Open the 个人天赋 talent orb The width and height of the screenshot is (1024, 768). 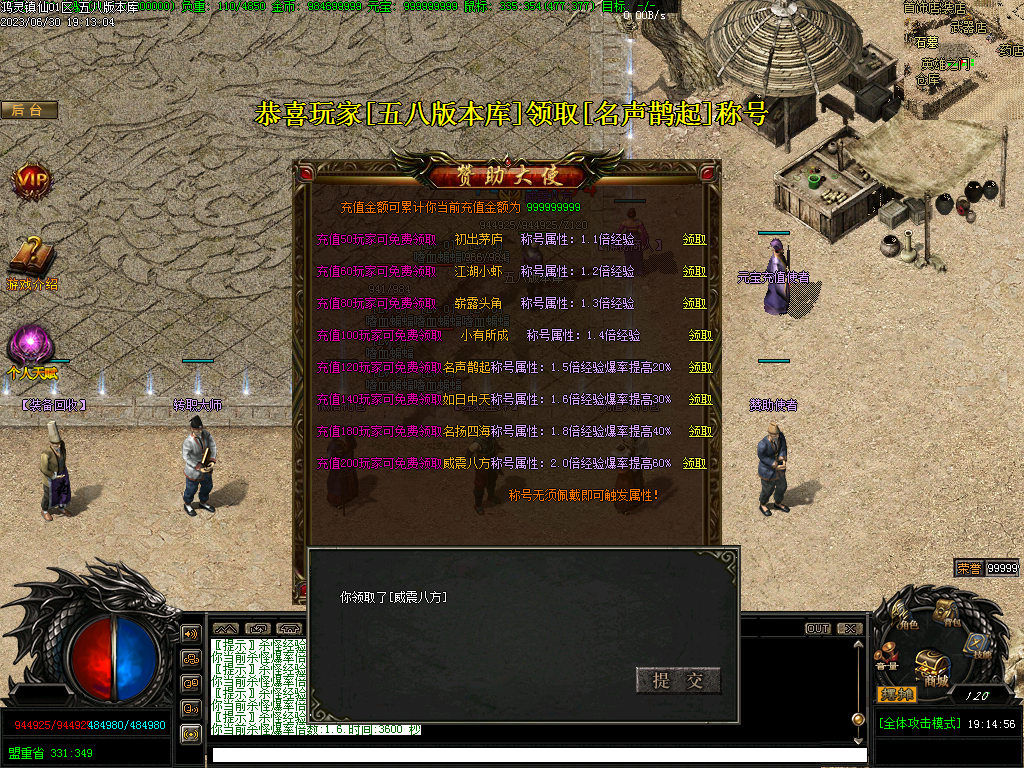point(30,346)
